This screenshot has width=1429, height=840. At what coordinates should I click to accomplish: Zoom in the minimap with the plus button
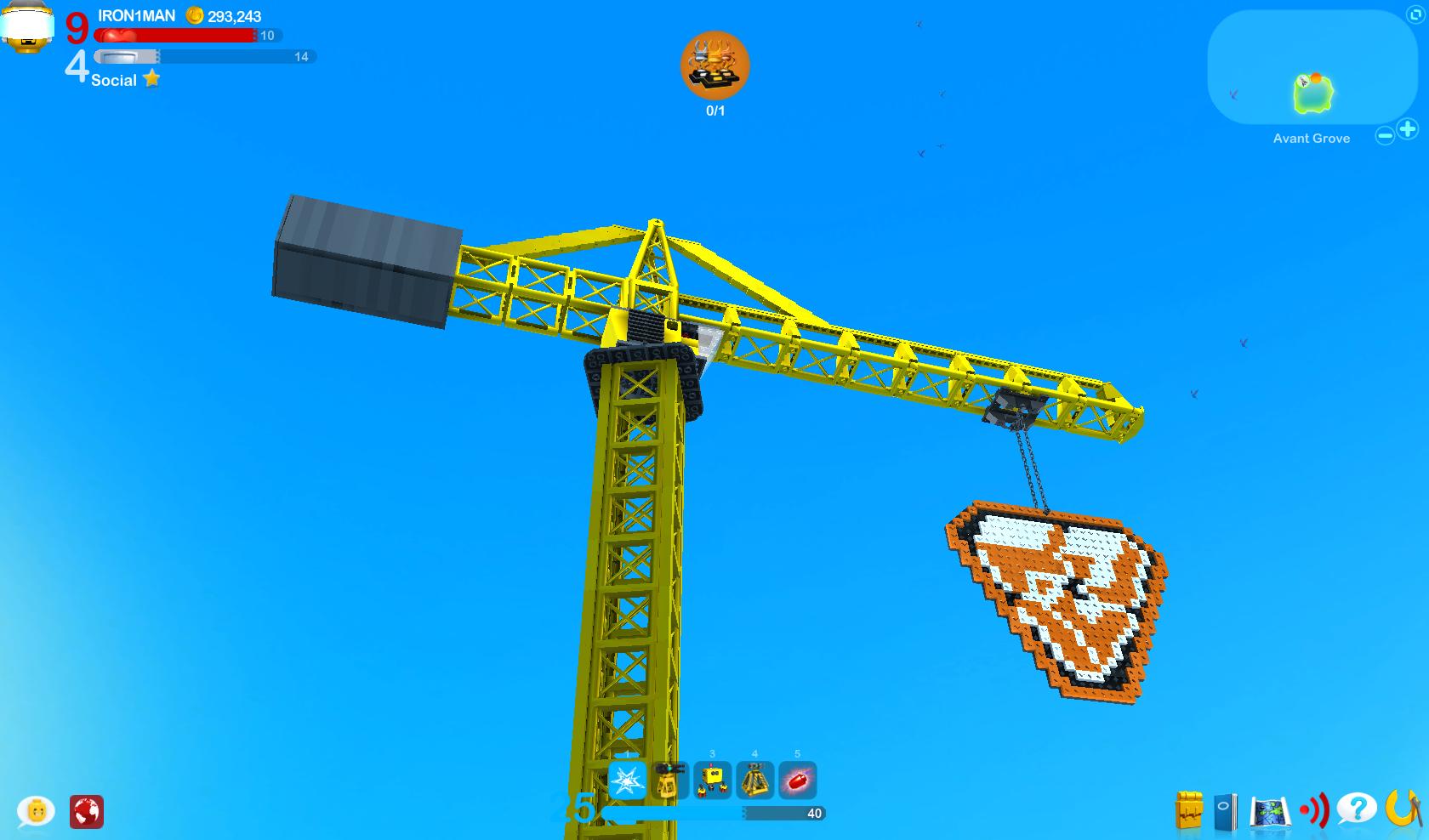coord(1408,129)
